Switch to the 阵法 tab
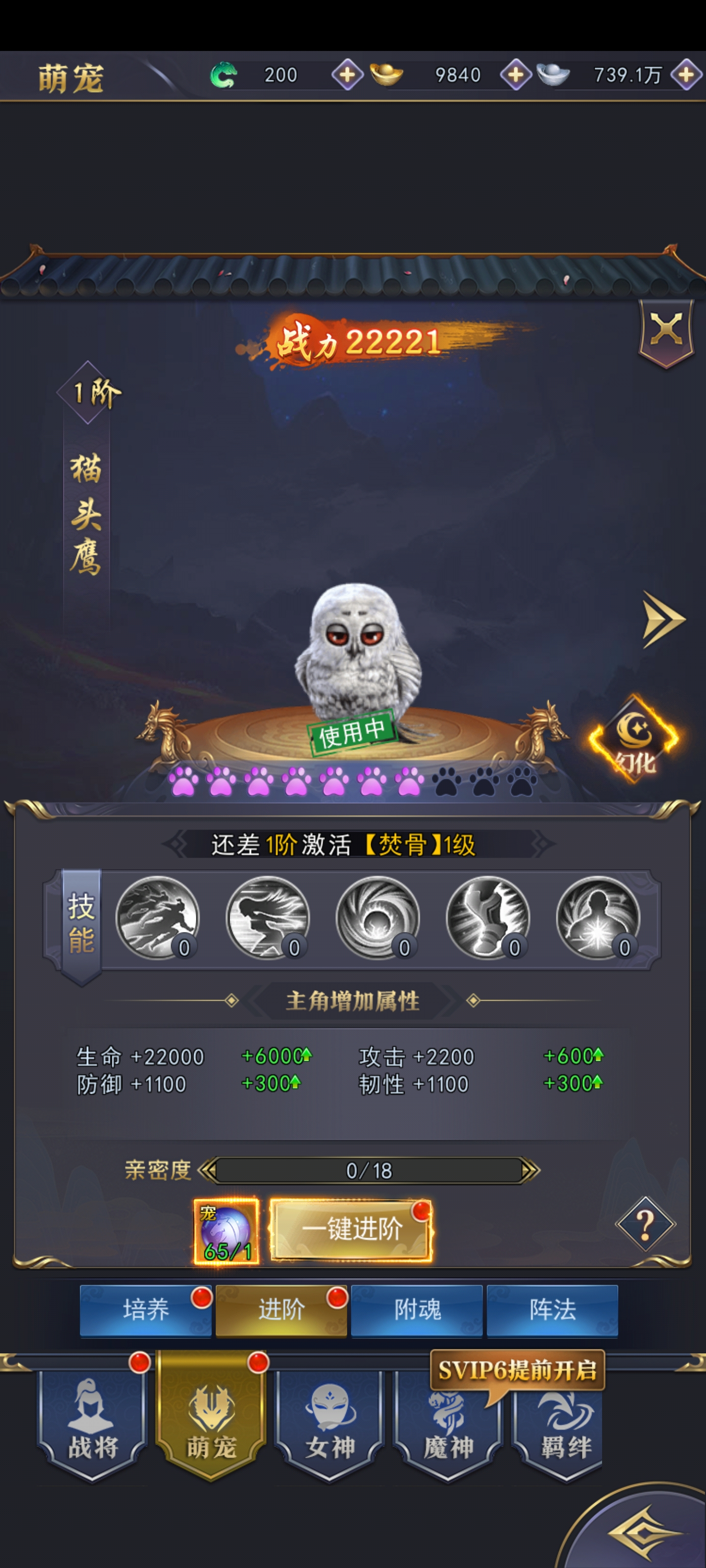 click(553, 1309)
